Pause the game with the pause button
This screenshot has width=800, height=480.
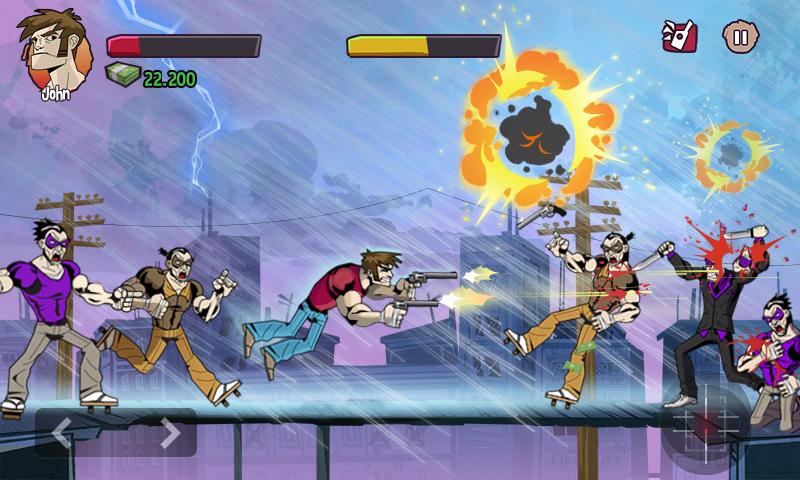[740, 38]
